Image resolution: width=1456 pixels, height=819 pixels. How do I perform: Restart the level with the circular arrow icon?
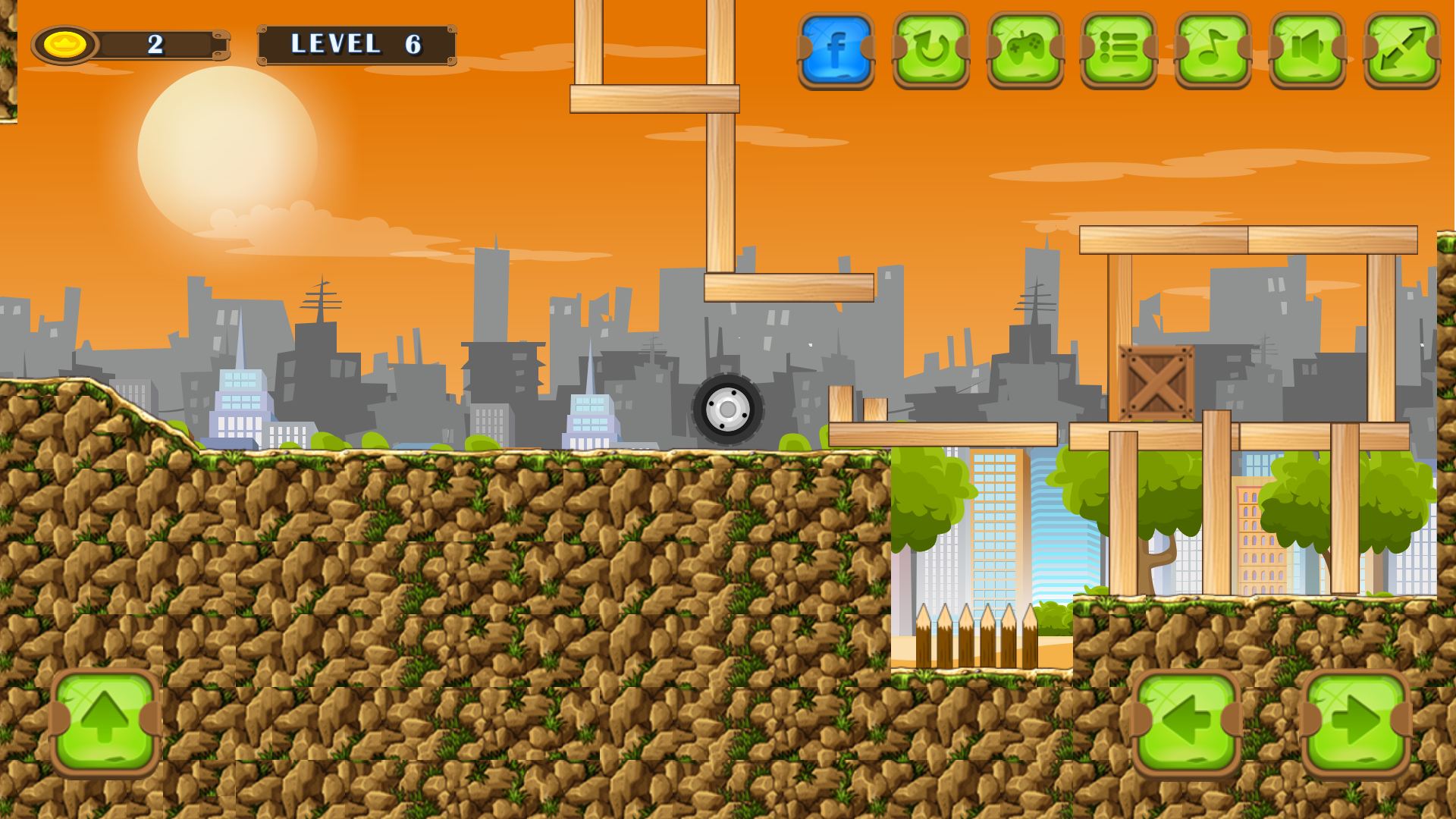930,49
